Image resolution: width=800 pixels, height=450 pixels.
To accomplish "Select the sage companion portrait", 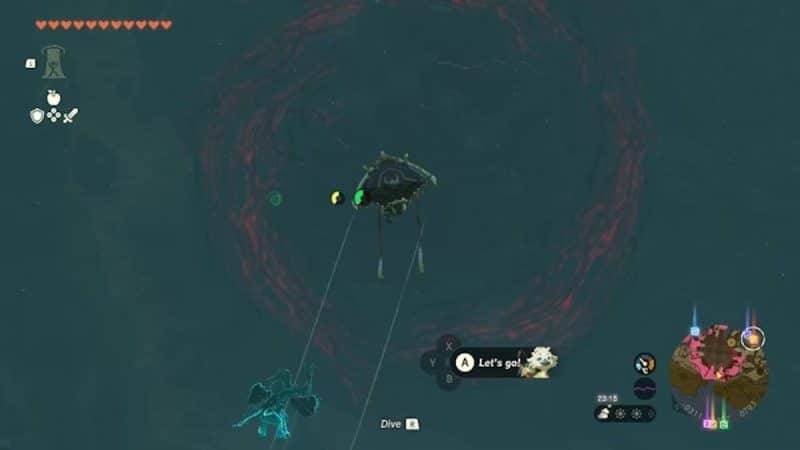I will (537, 362).
